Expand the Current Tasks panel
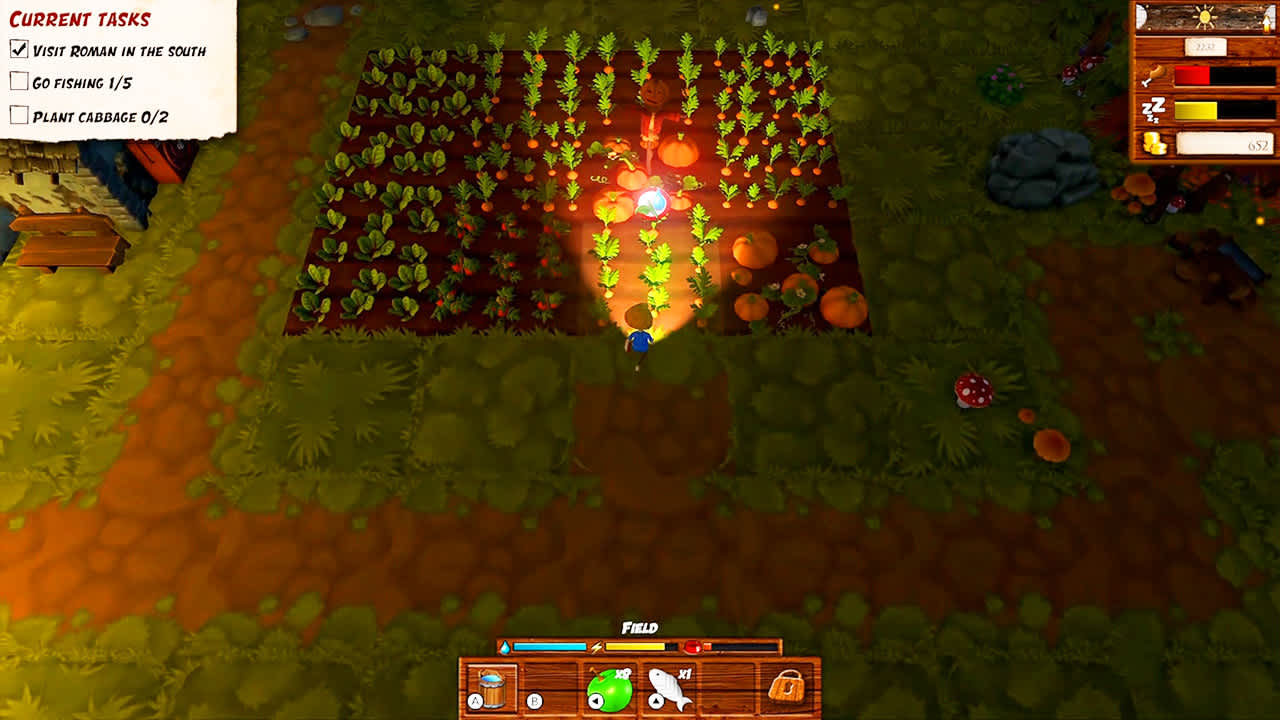1280x720 pixels. (78, 17)
